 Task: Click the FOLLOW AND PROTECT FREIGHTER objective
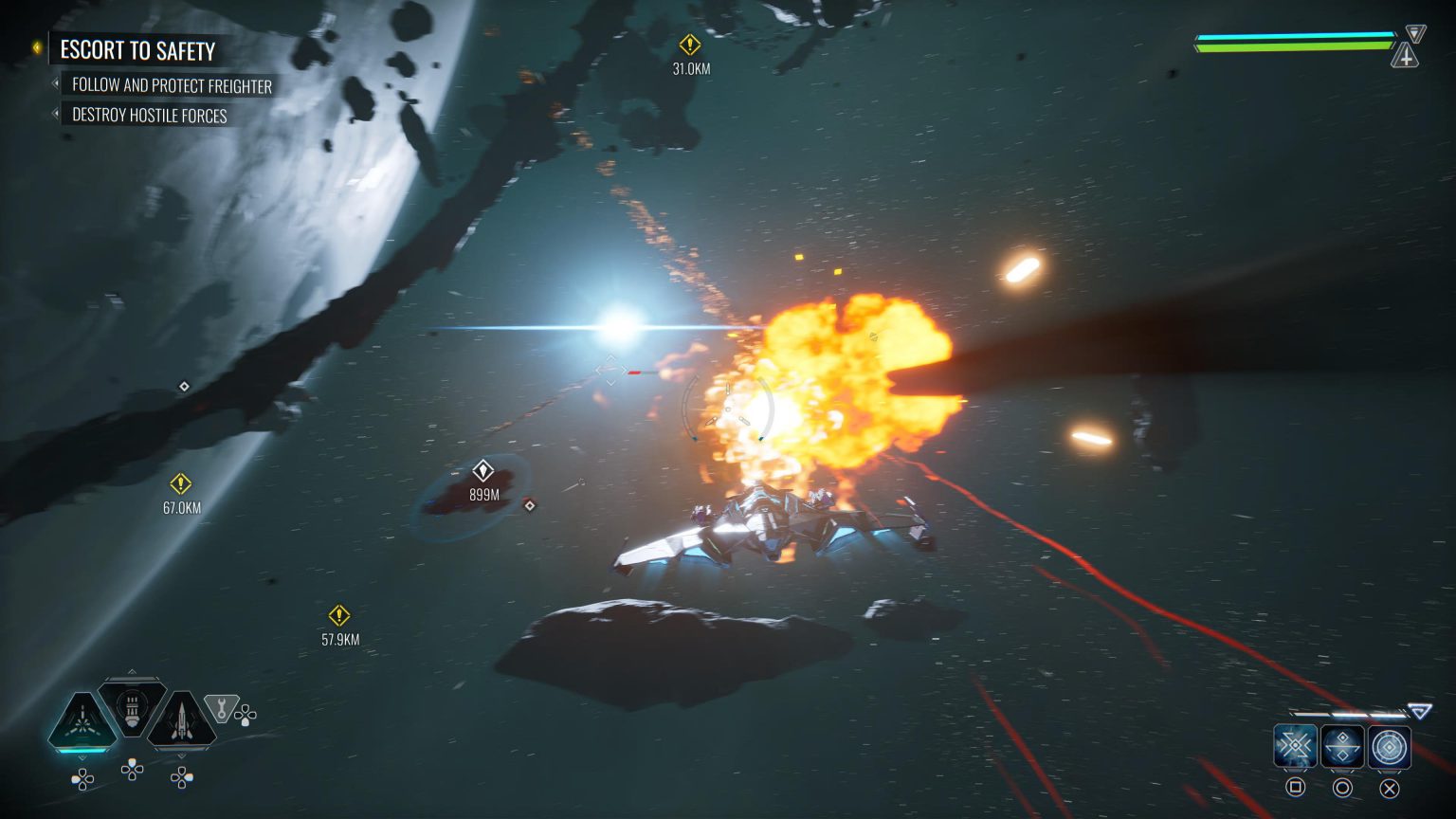pos(172,85)
